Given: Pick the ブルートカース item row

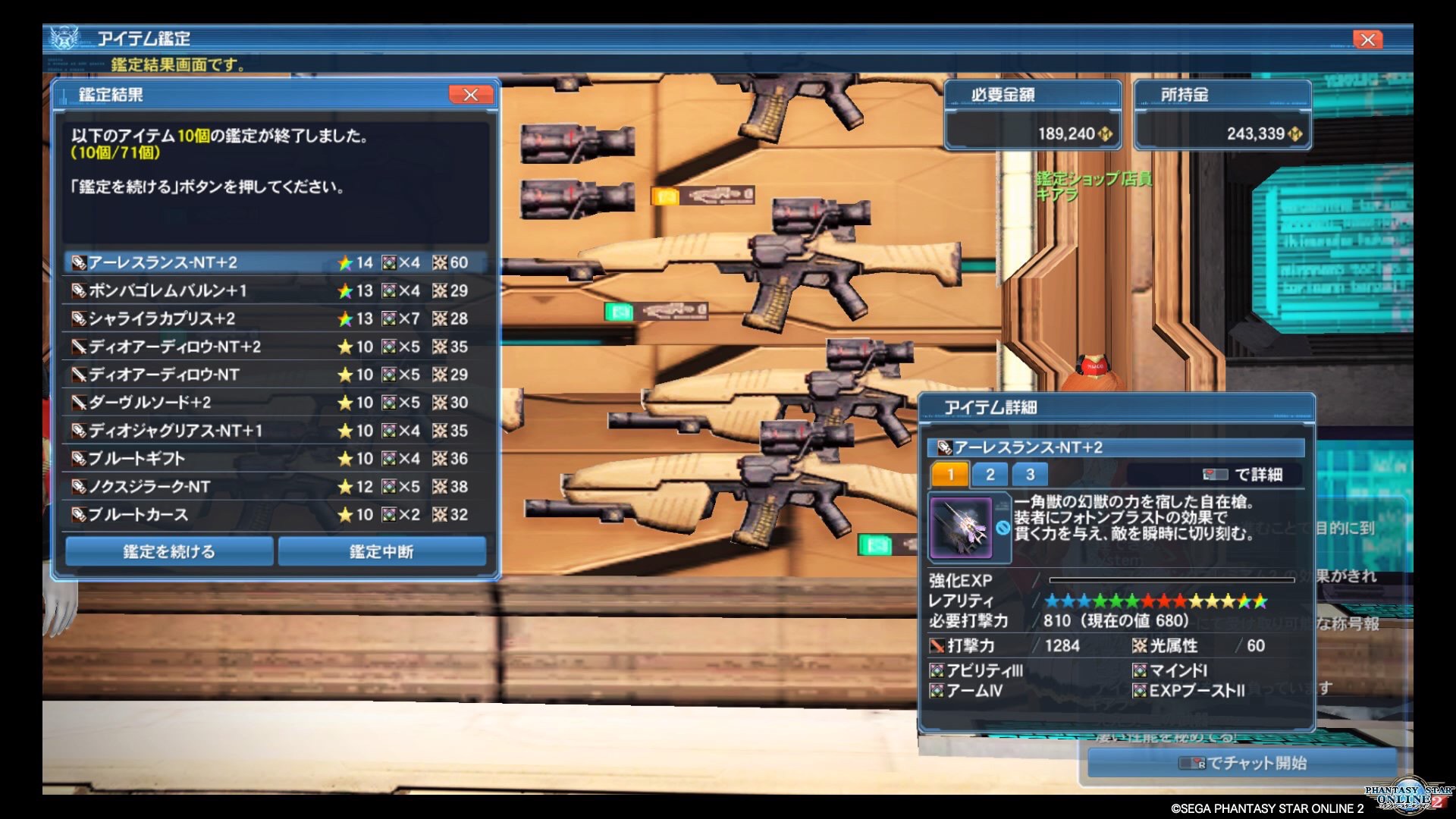Looking at the screenshot, I should click(275, 515).
